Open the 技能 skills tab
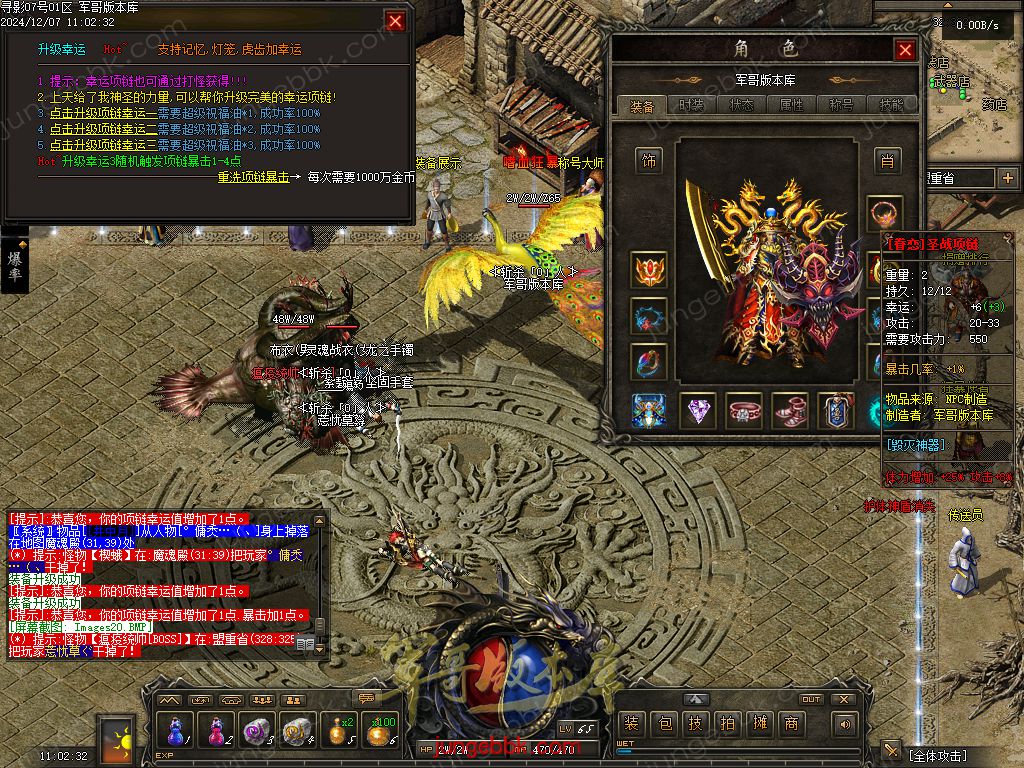The width and height of the screenshot is (1024, 768). coord(891,105)
